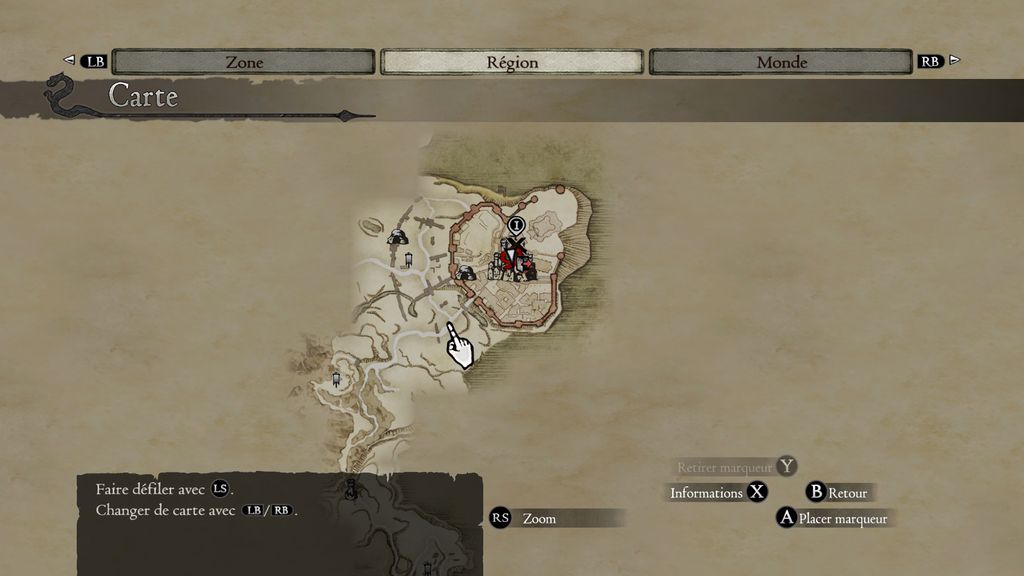Show details via the 'Informations' label

point(706,493)
